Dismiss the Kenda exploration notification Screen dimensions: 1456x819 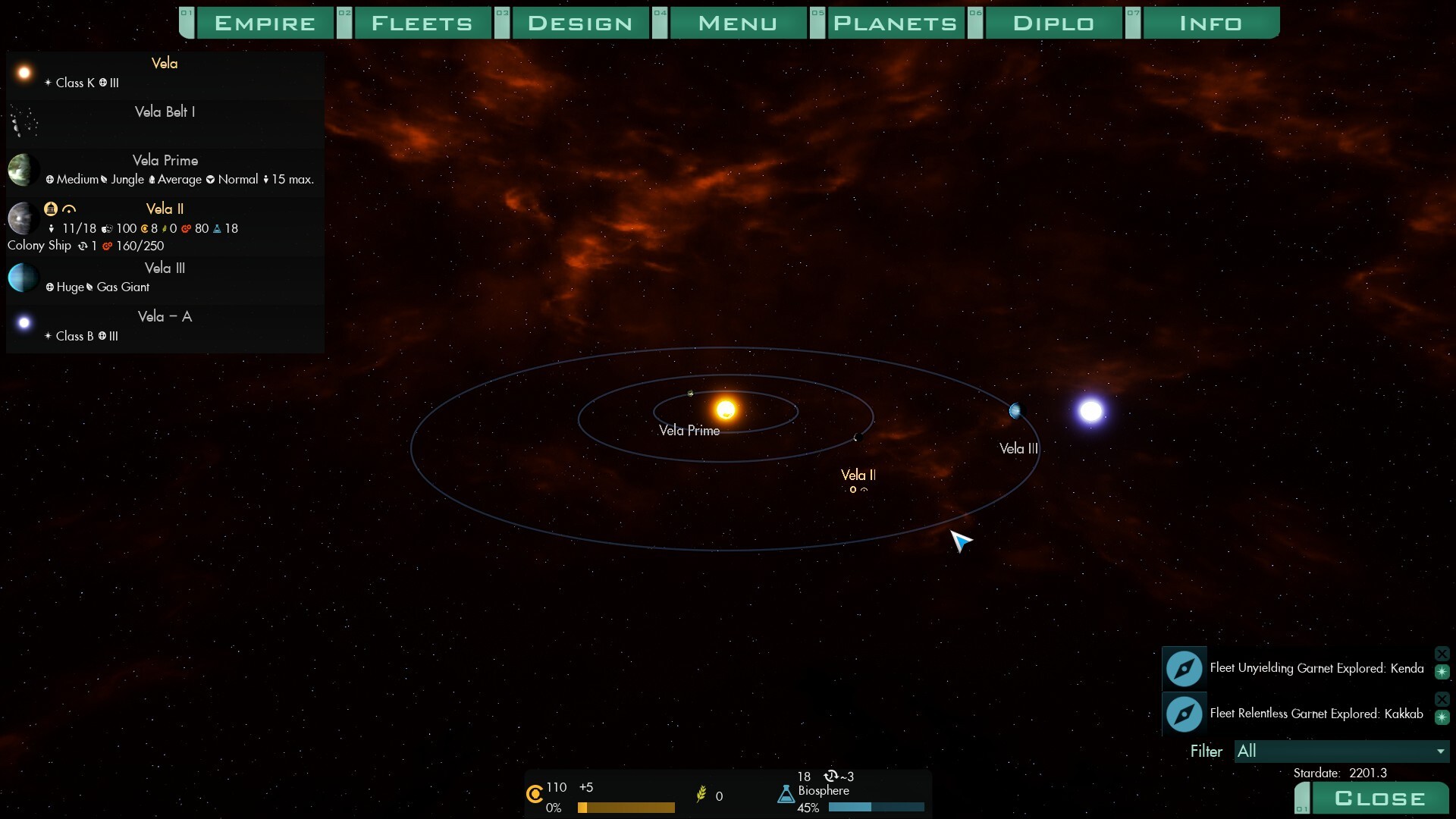[x=1442, y=654]
